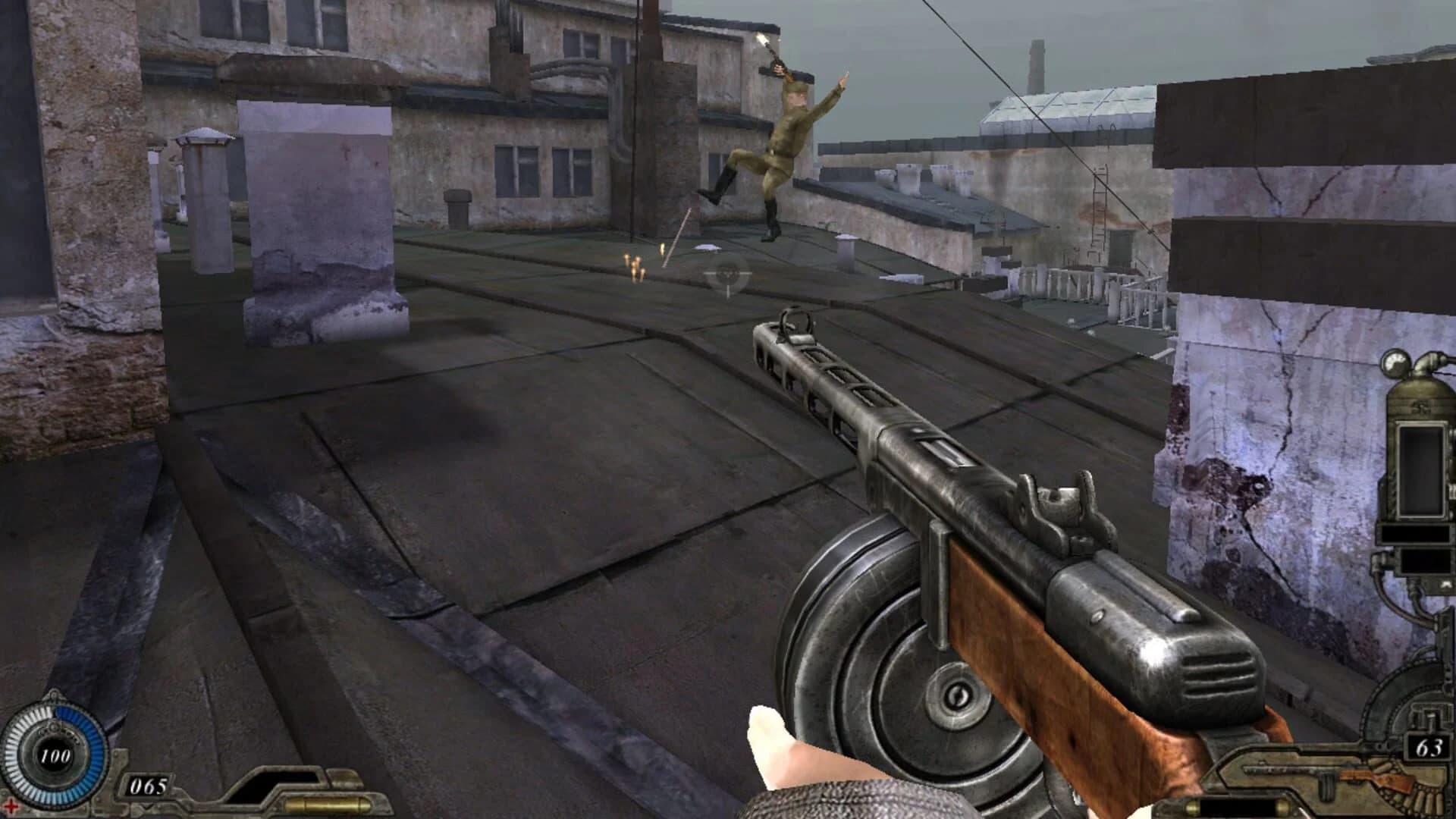This screenshot has height=819, width=1456.
Task: Select the red cross health icon
Action: (11, 807)
